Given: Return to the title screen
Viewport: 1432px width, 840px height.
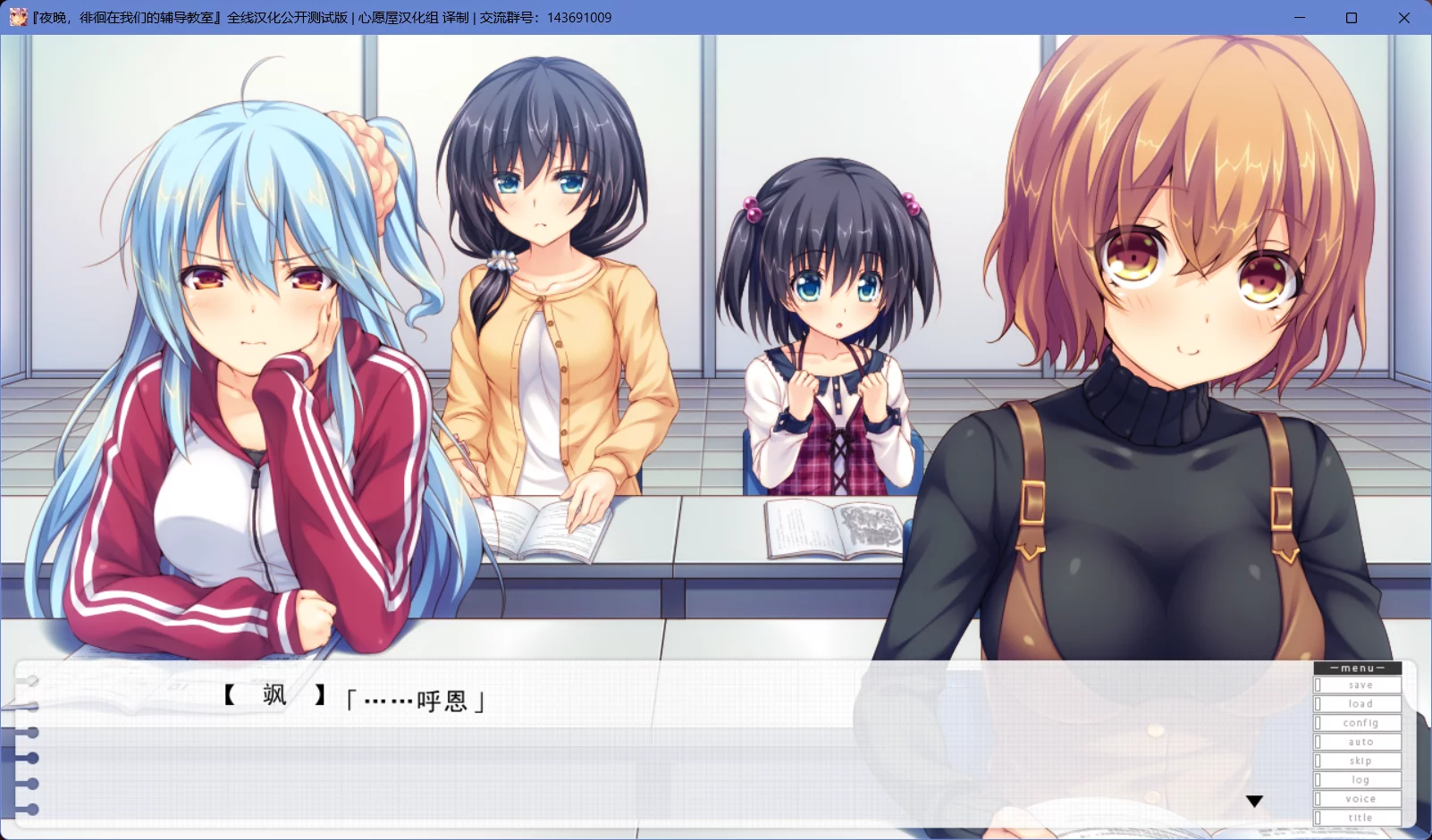Looking at the screenshot, I should (1359, 818).
